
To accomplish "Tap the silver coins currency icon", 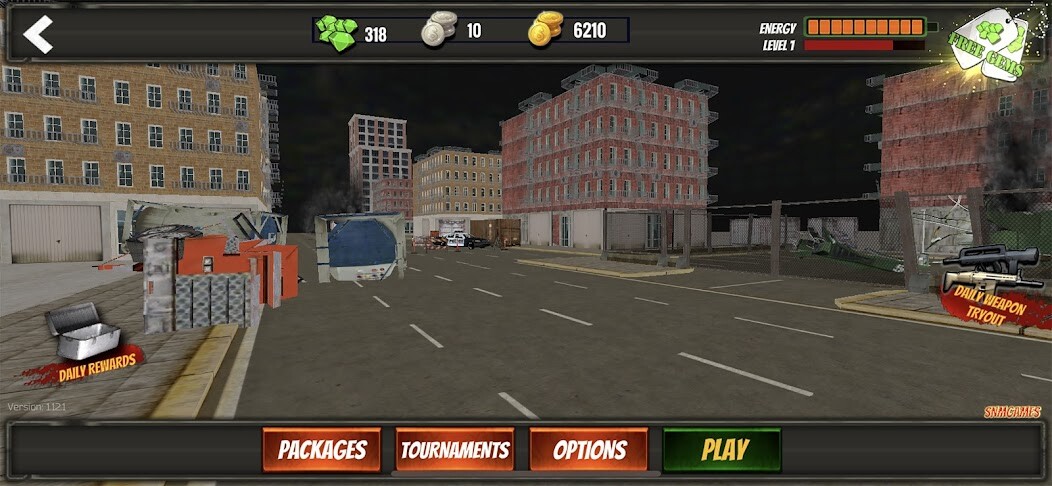I will (438, 30).
